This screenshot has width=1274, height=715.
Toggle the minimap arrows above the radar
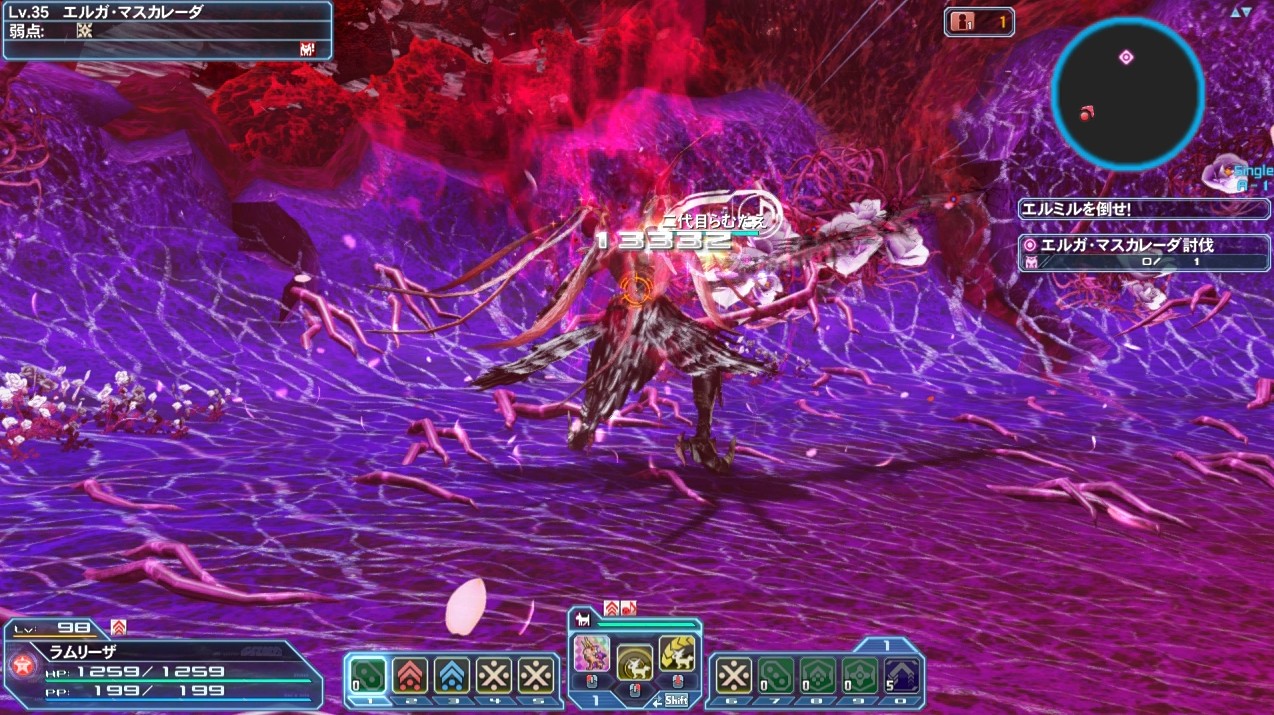point(1241,11)
